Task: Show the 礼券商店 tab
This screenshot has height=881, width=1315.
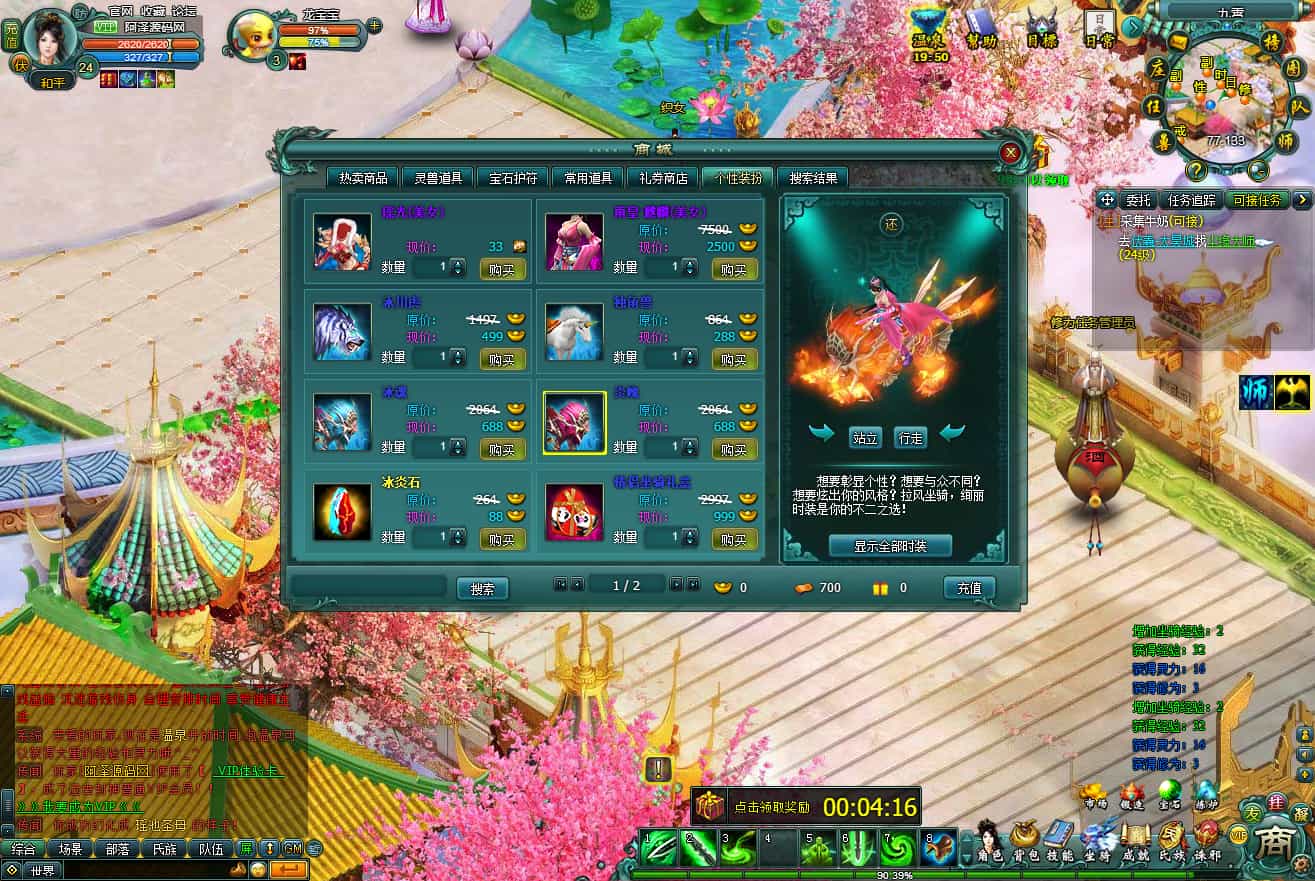Action: 663,178
